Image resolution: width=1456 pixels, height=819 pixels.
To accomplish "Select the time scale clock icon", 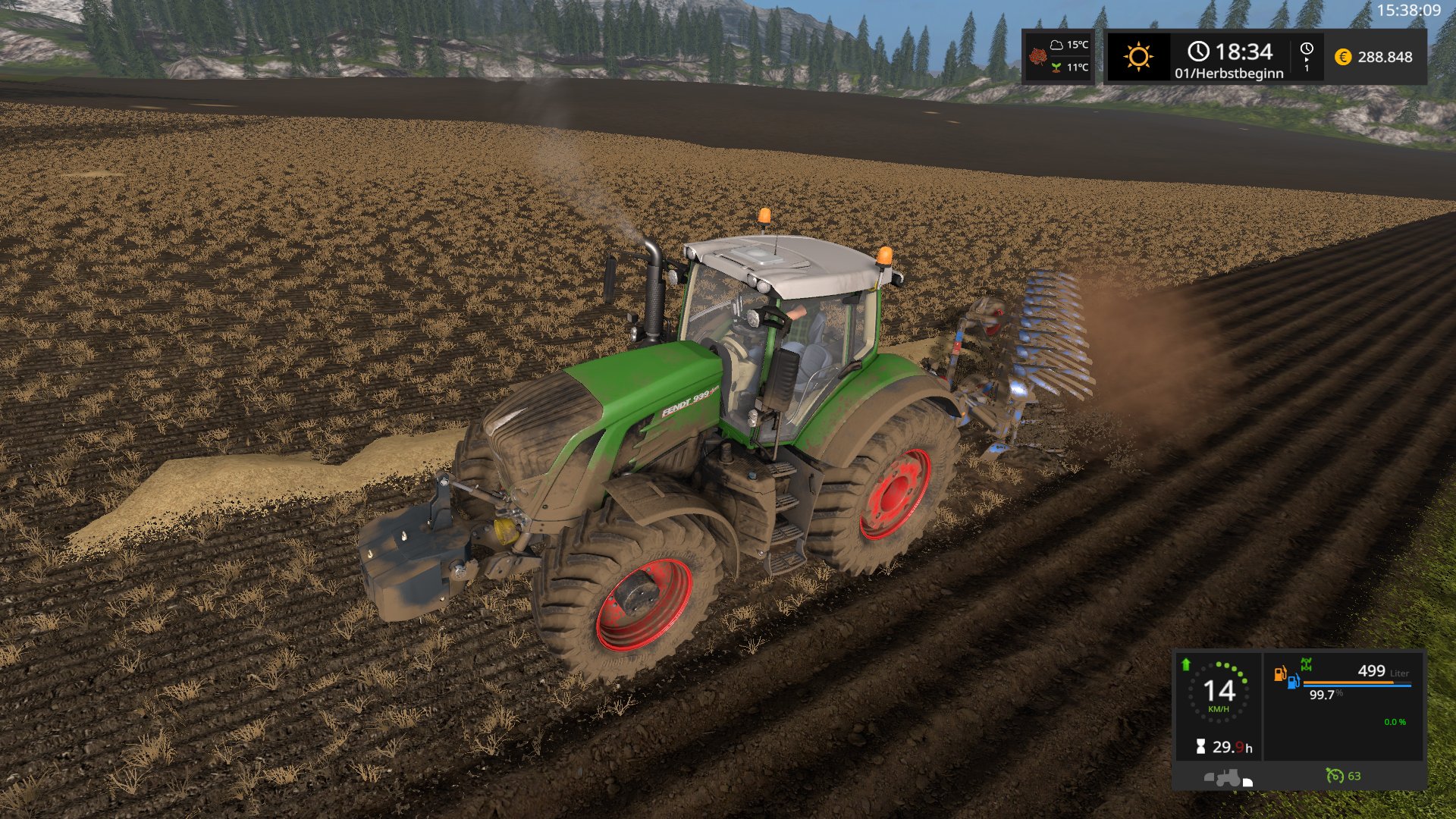I will pos(1307,49).
